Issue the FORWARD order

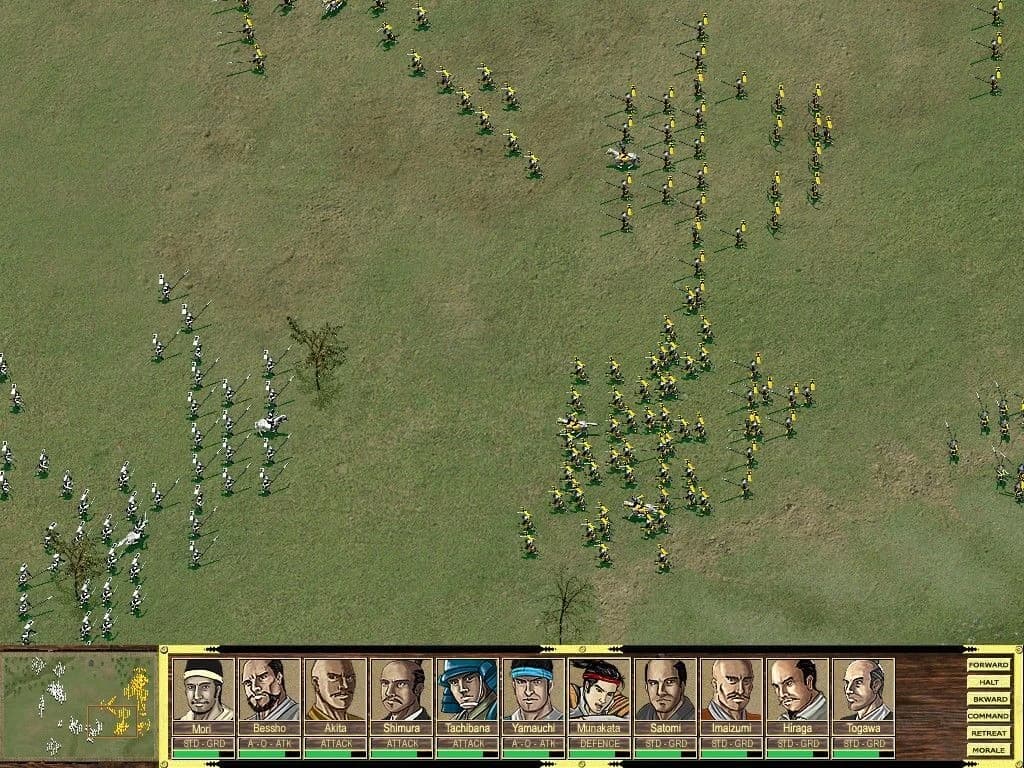[x=988, y=664]
